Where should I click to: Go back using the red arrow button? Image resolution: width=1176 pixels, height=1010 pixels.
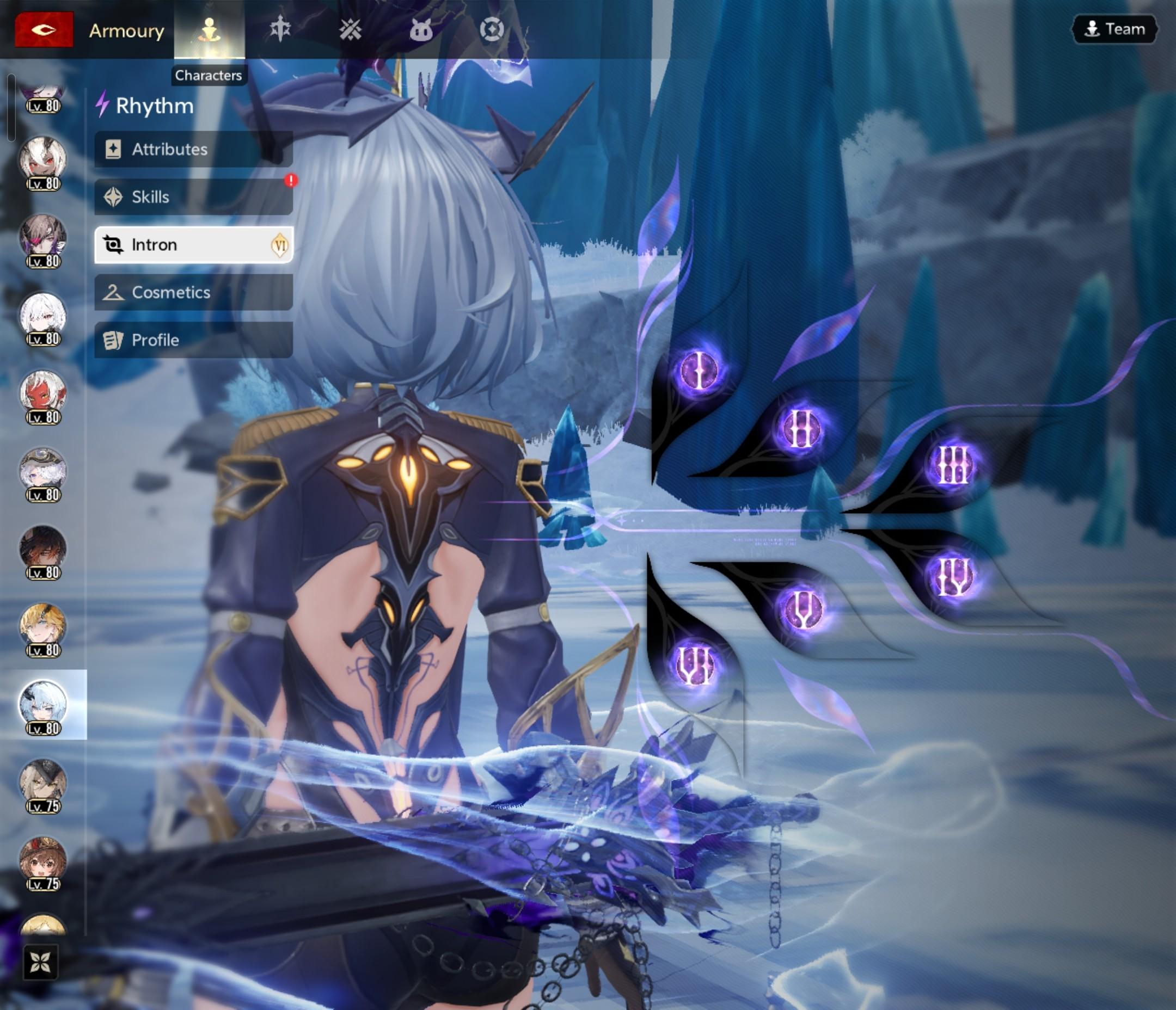[x=44, y=29]
